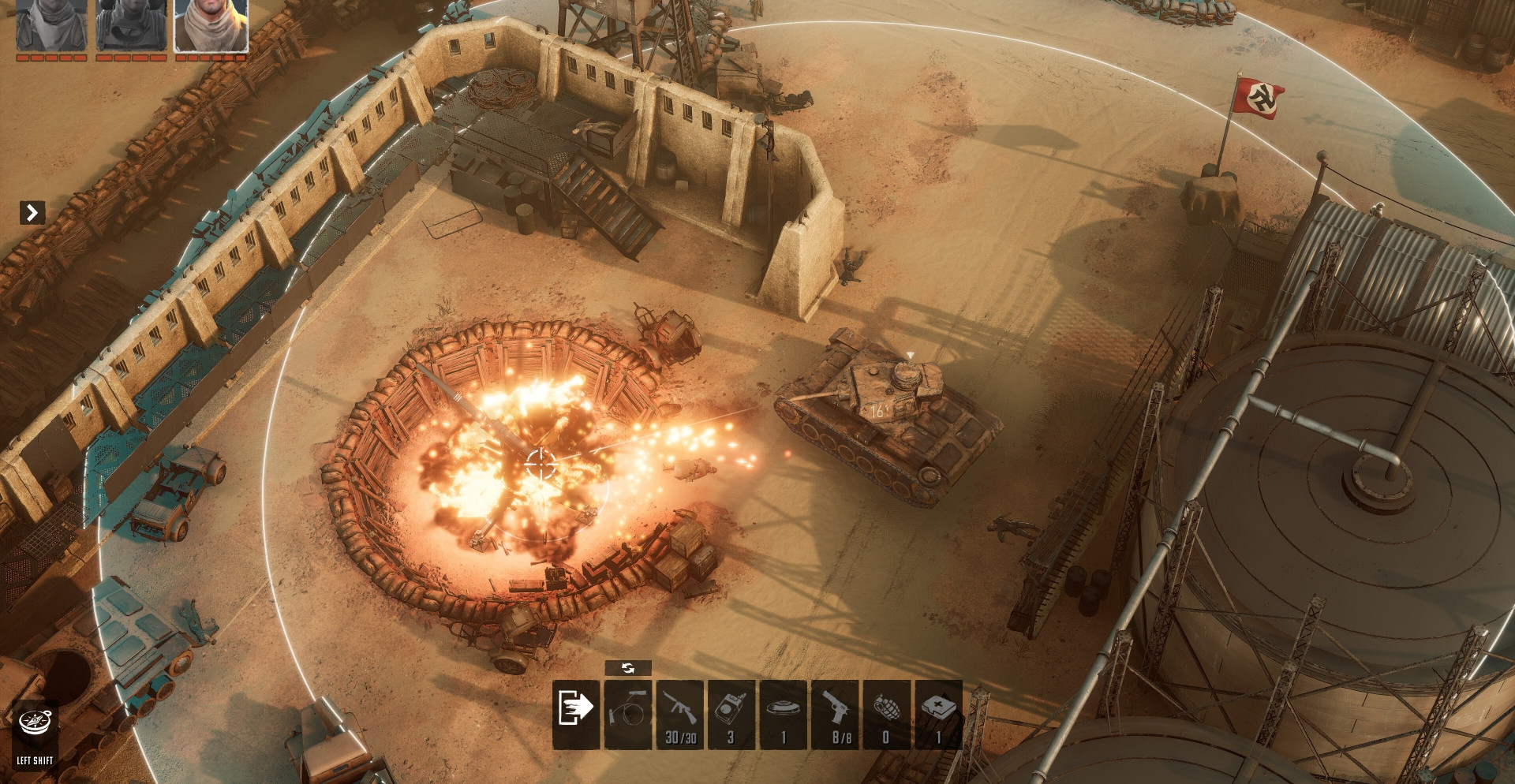Image resolution: width=1515 pixels, height=784 pixels.
Task: Select the radio device slot
Action: 731,714
